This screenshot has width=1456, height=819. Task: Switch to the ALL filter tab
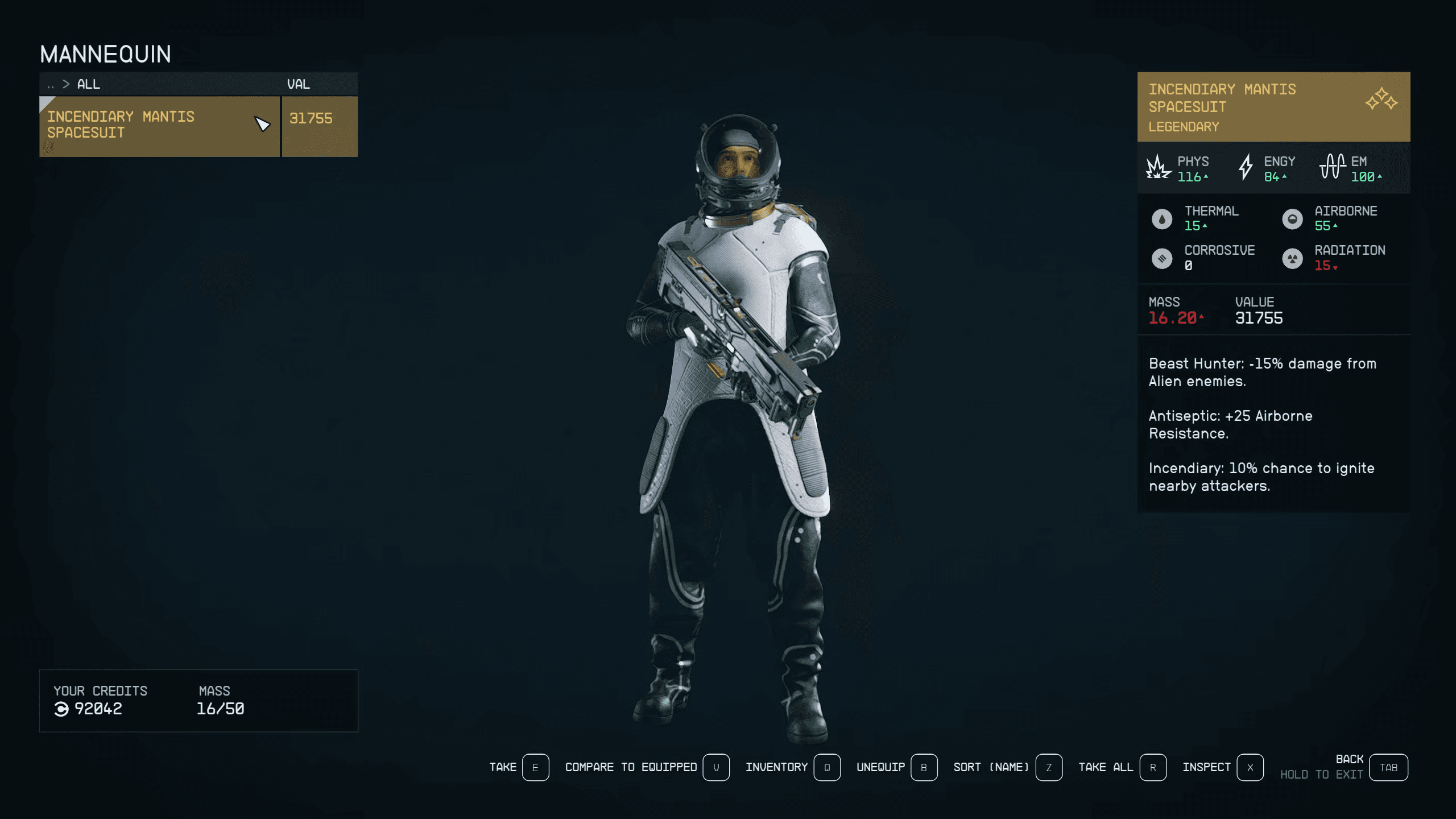coord(88,84)
